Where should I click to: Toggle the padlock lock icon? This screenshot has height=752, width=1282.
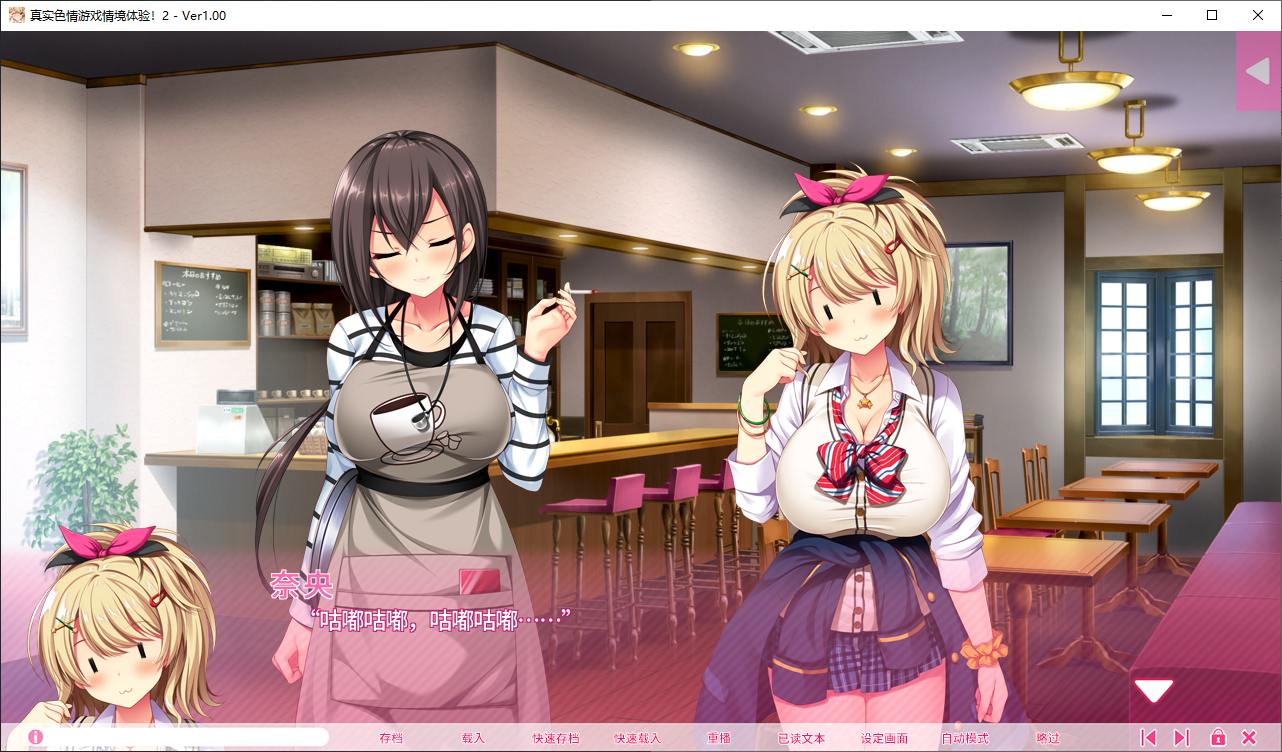(x=1217, y=738)
